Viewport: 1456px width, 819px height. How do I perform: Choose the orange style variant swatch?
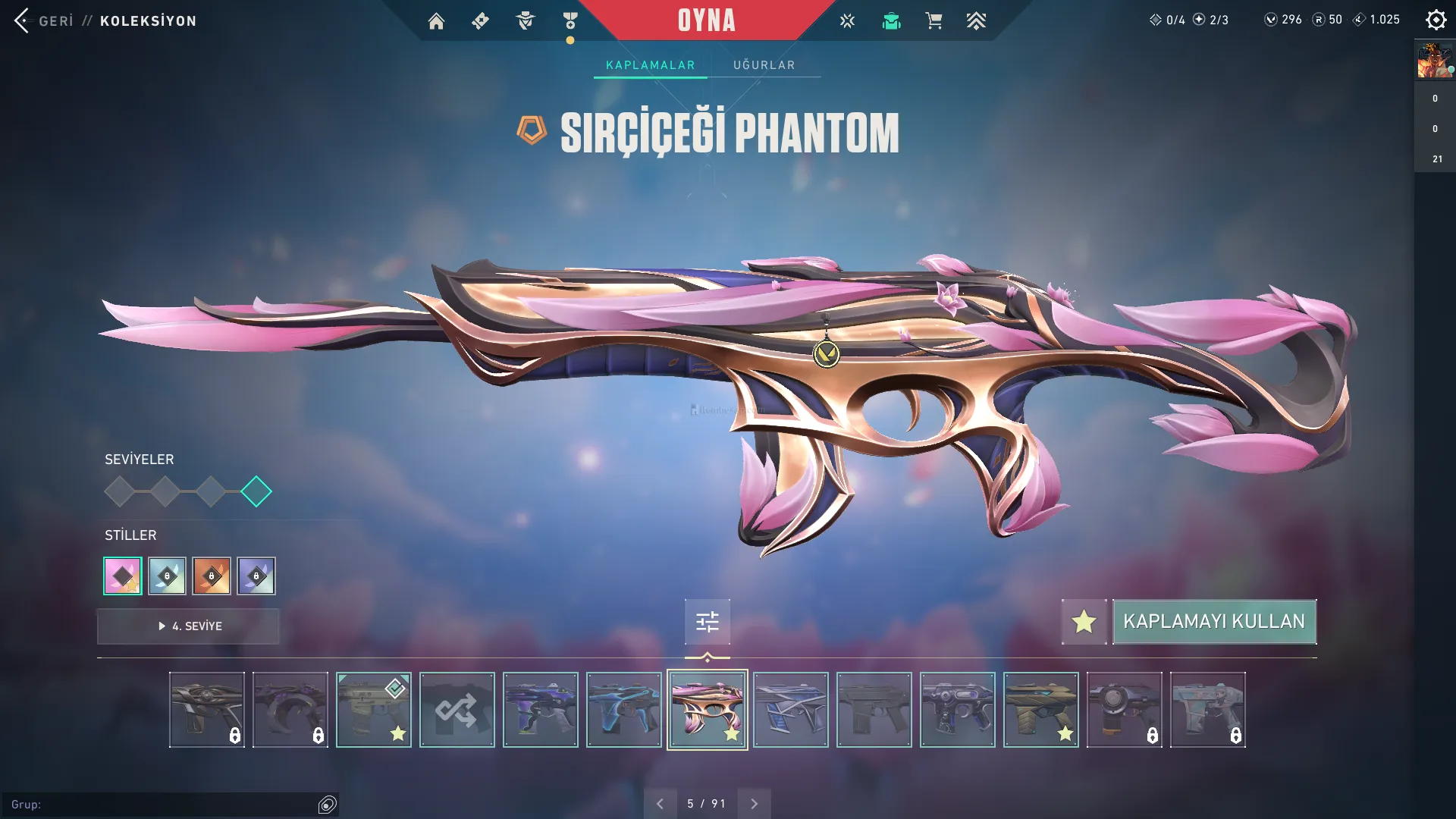(212, 576)
